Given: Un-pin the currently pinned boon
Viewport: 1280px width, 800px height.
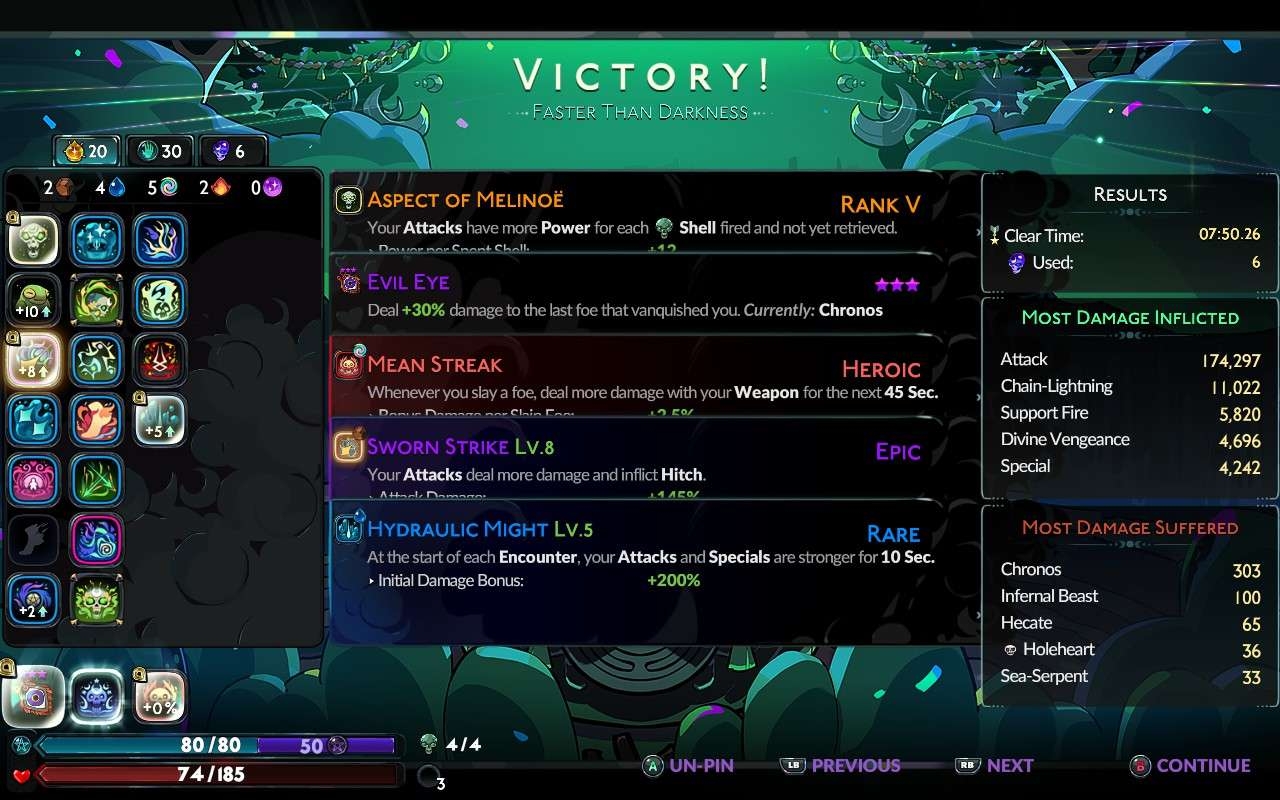Looking at the screenshot, I should 688,766.
